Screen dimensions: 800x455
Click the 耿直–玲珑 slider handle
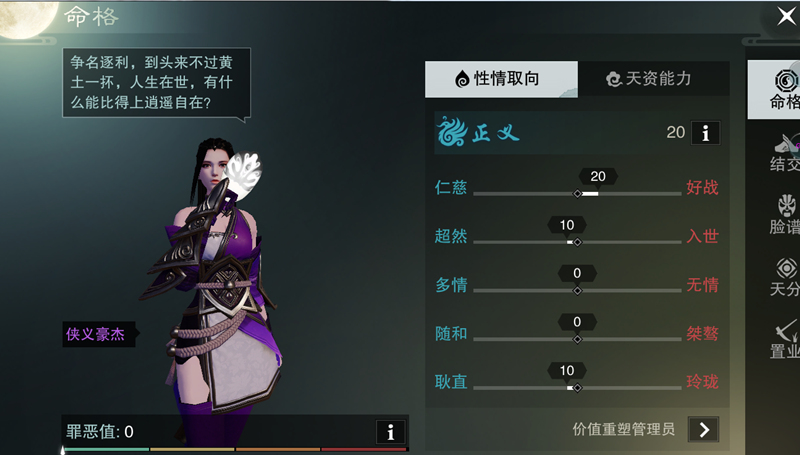(577, 387)
